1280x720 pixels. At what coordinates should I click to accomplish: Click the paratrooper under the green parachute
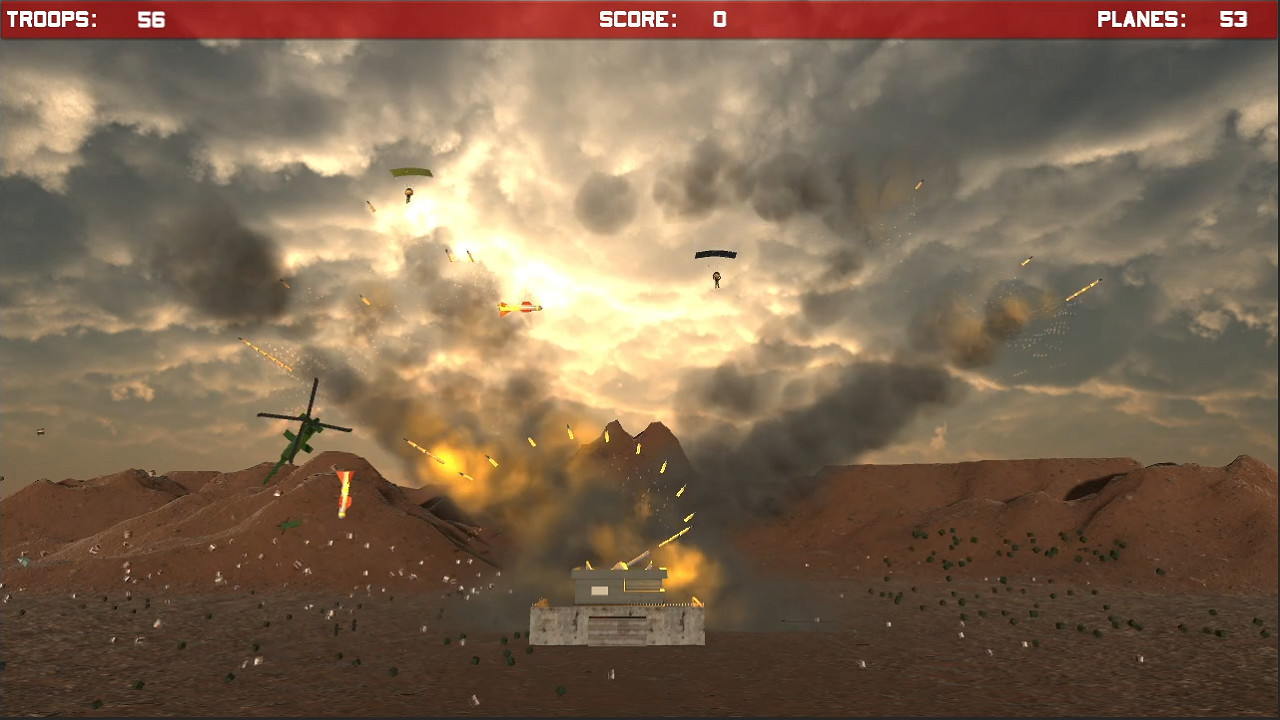[409, 192]
